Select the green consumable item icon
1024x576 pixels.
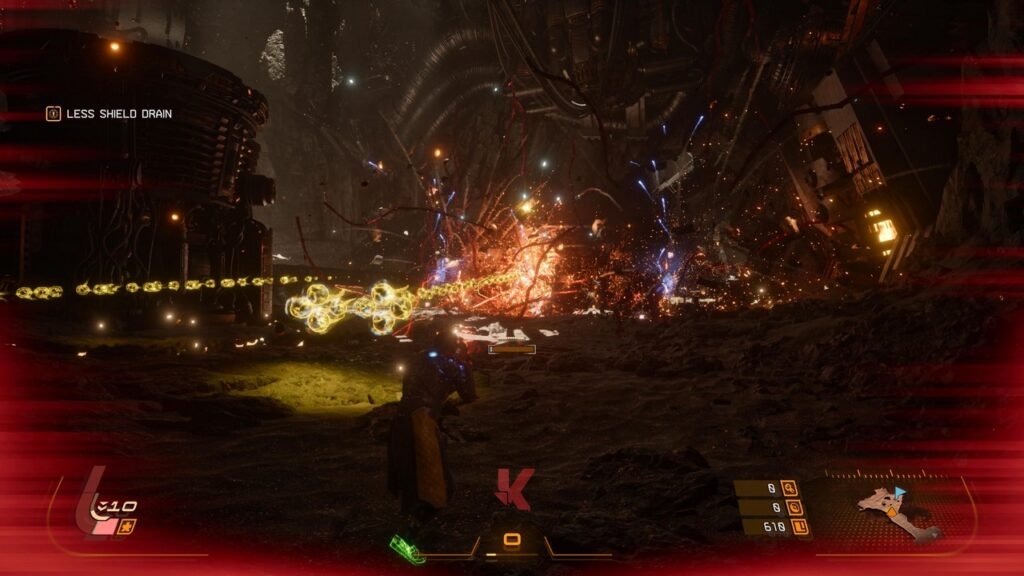[406, 549]
